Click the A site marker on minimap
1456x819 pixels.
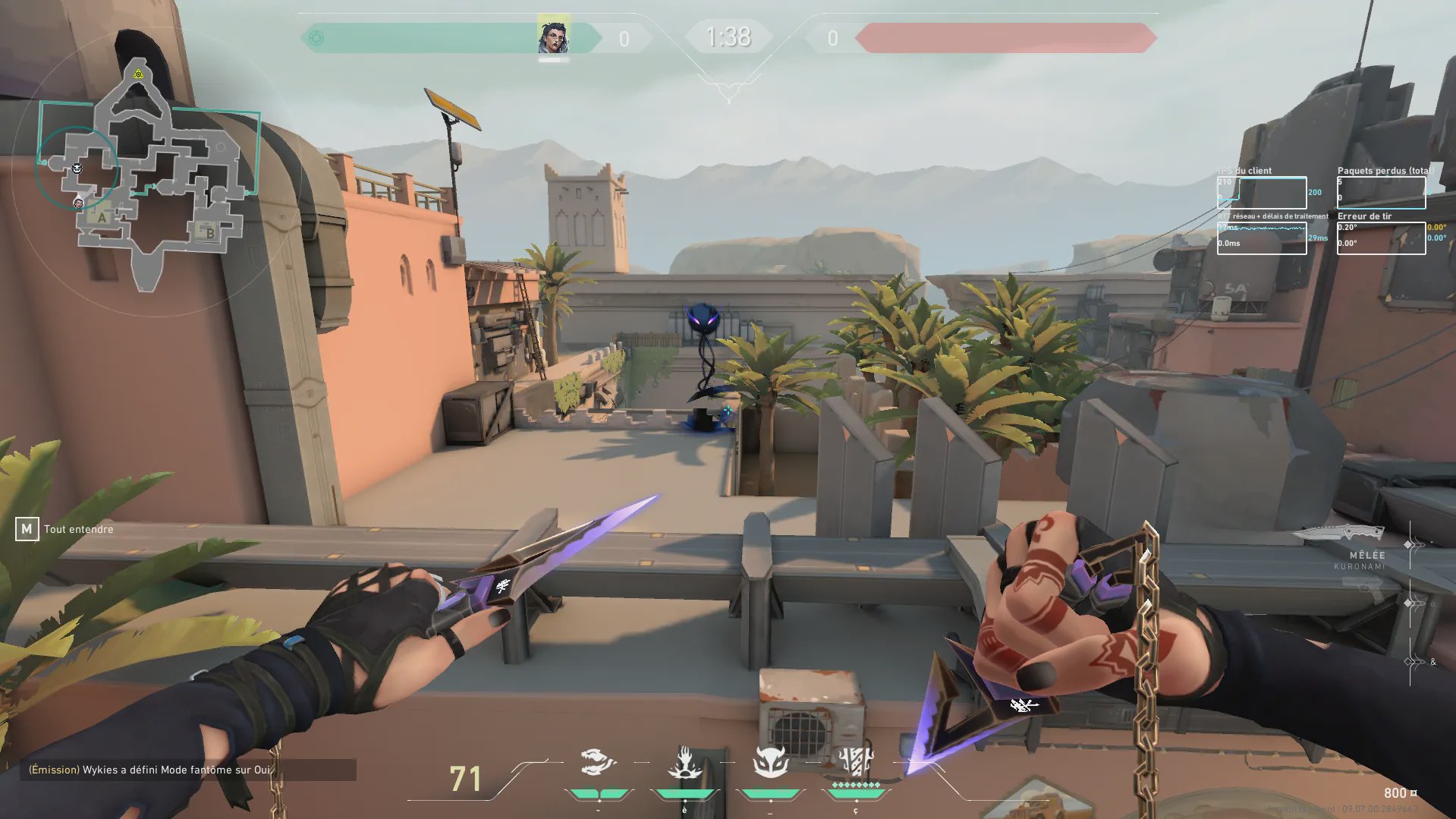click(x=102, y=218)
